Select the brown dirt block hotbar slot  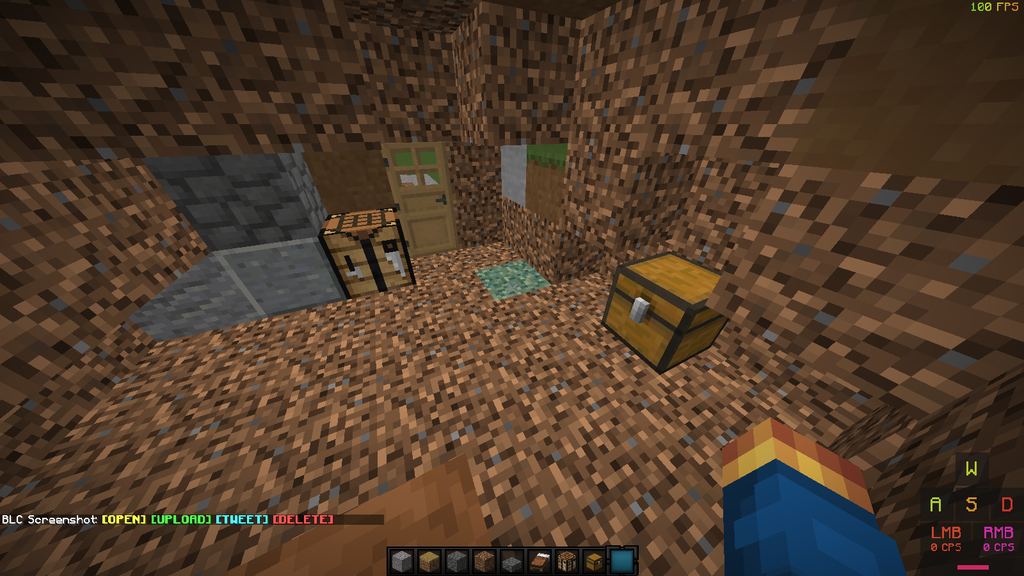coord(483,562)
